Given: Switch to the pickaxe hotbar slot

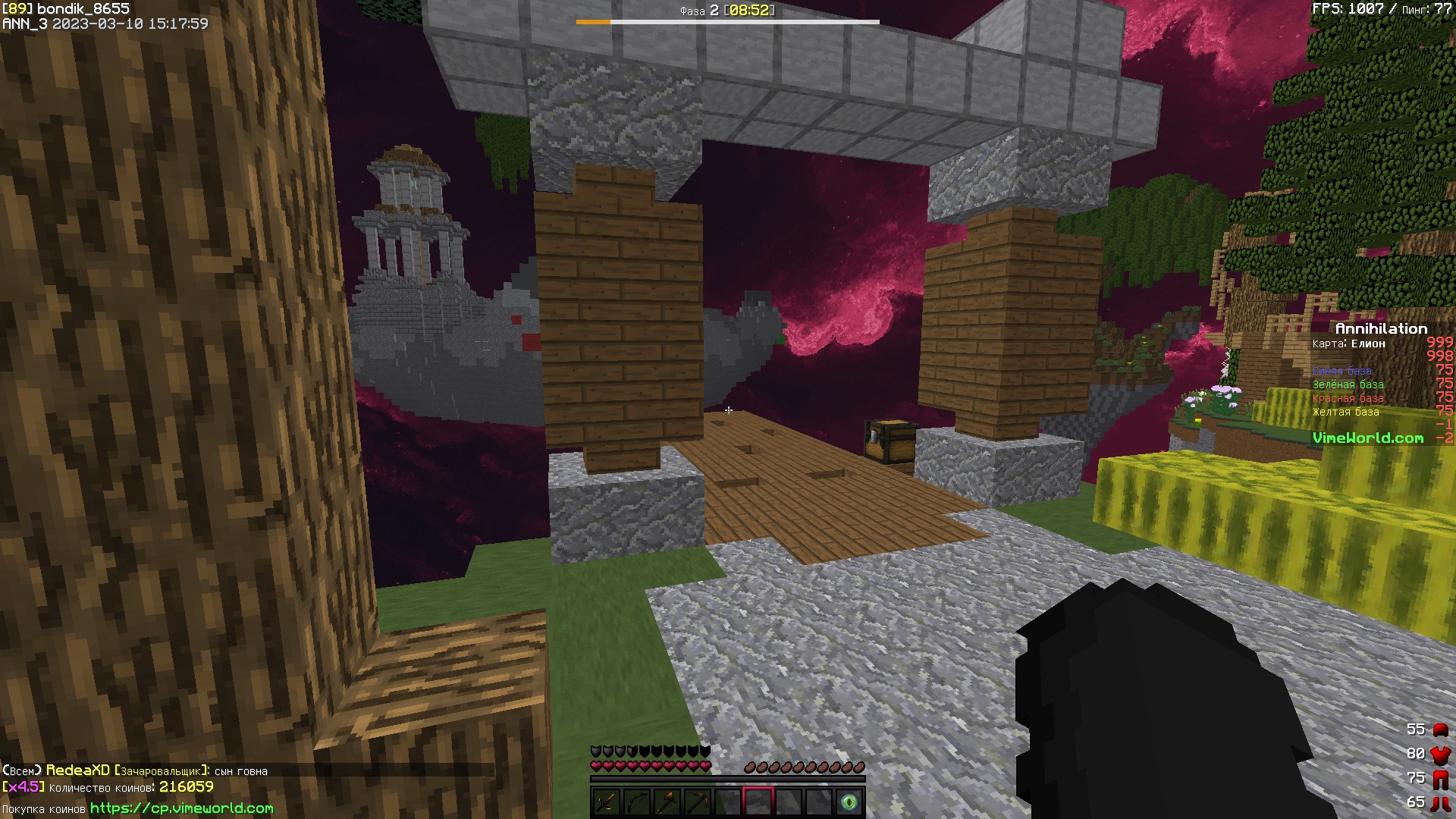Looking at the screenshot, I should 697,802.
